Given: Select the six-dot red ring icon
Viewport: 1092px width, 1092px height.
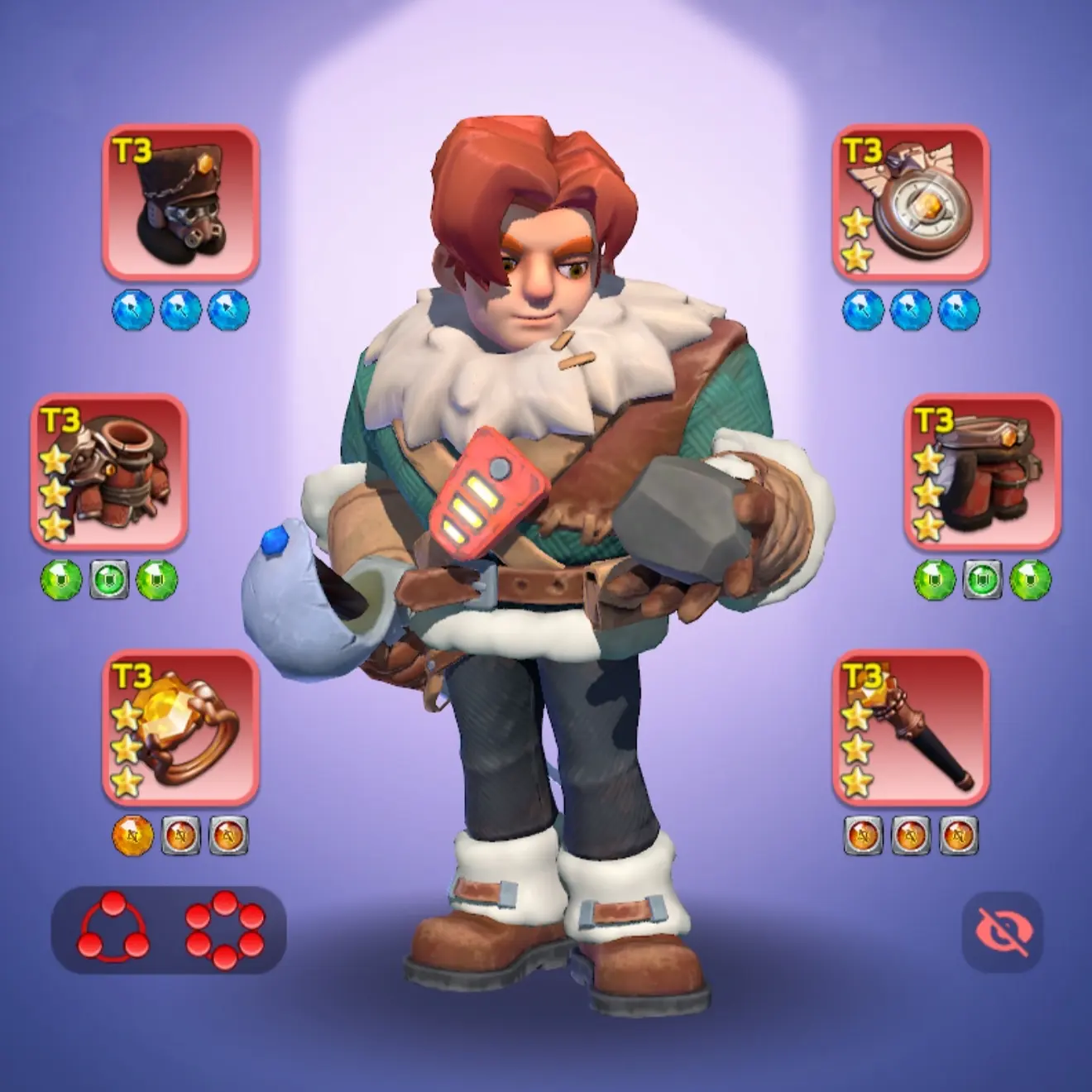Looking at the screenshot, I should pos(224,929).
